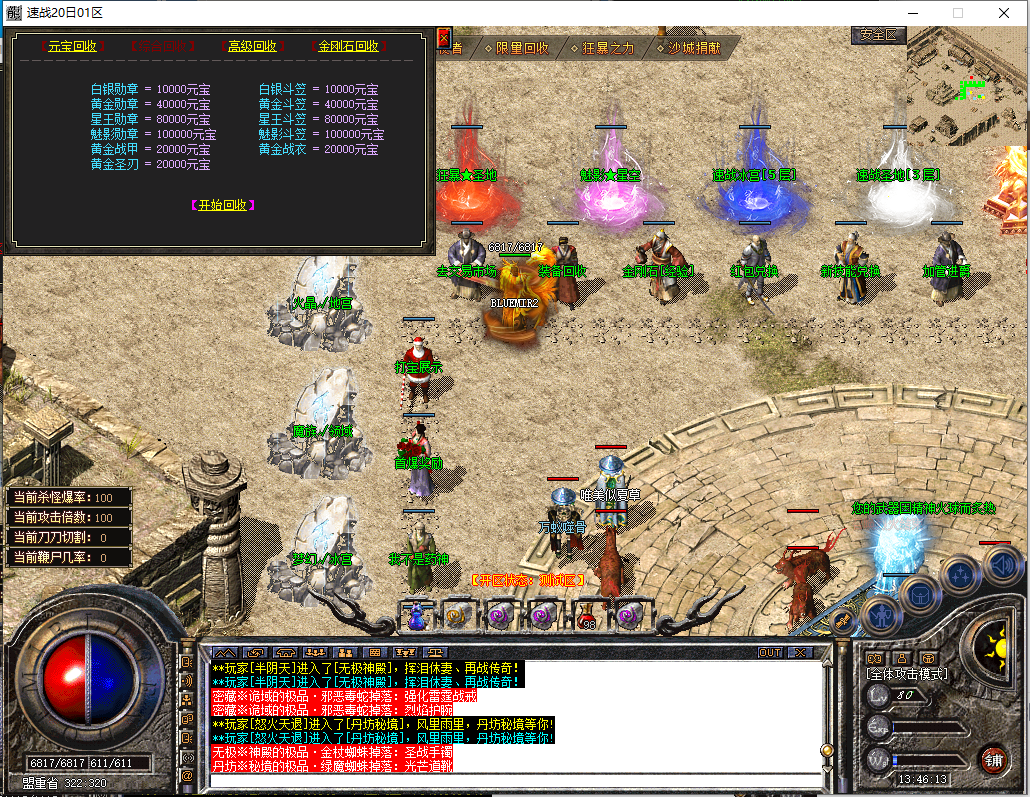The height and width of the screenshot is (797, 1030).
Task: Switch to the 高级回收 category
Action: (251, 46)
